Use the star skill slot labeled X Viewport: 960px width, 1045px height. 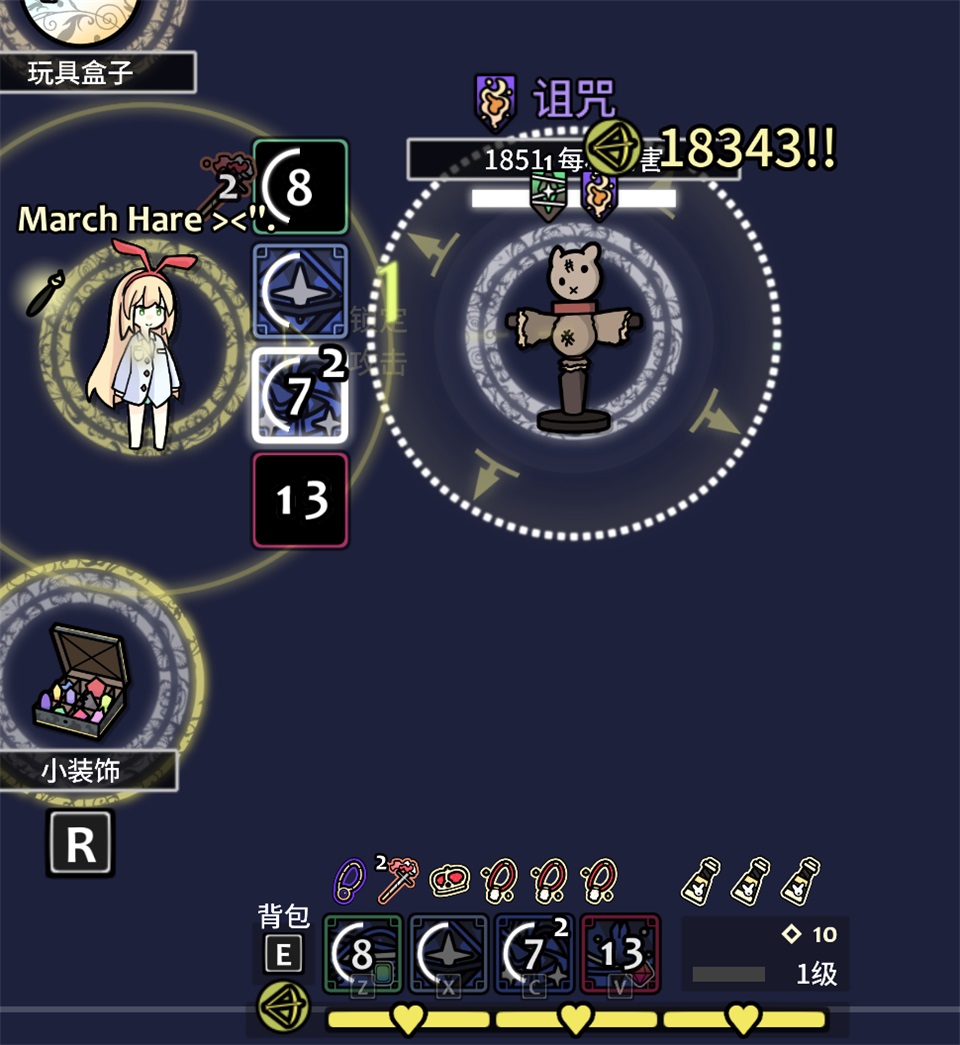(x=448, y=953)
